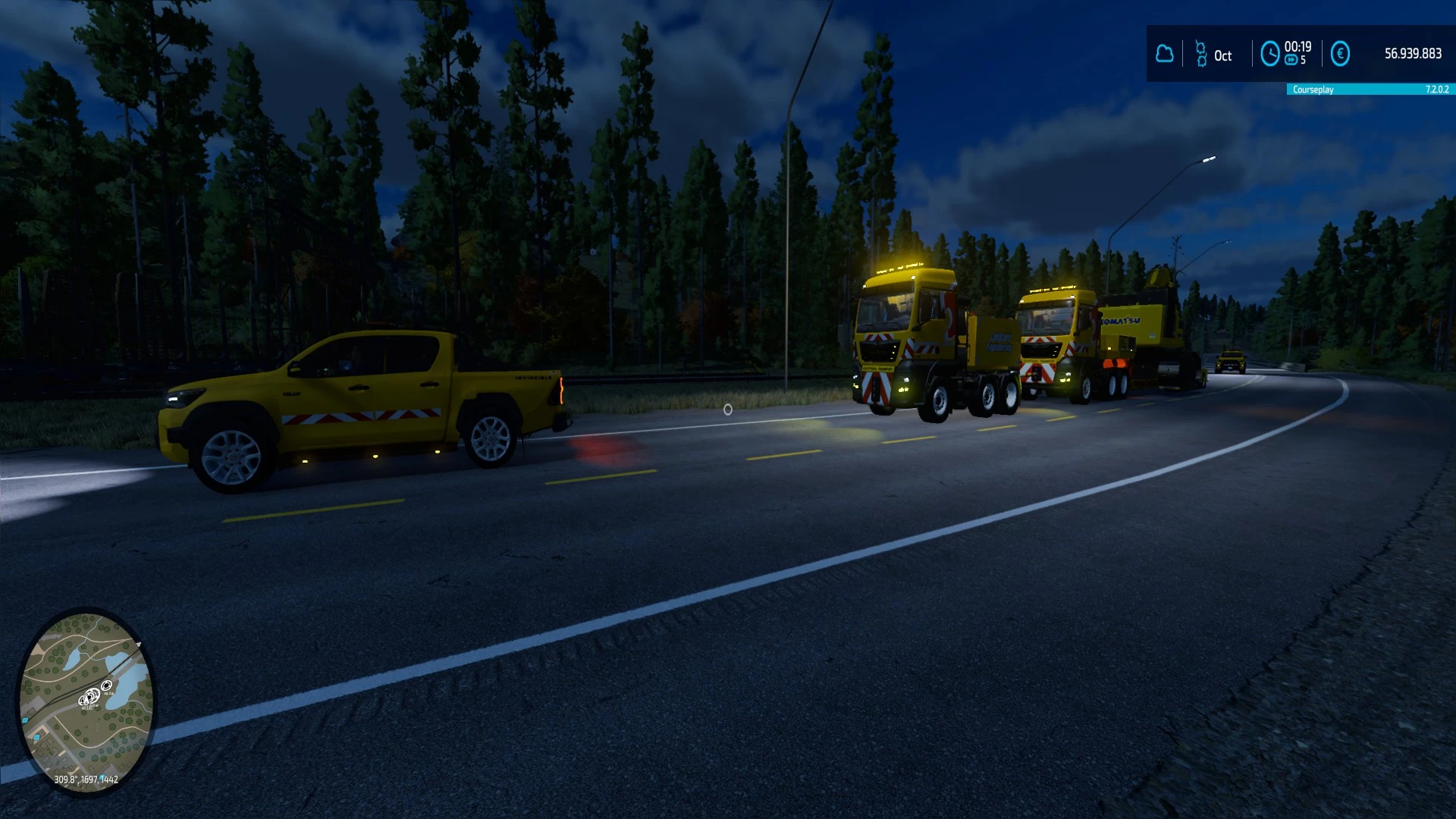Click the falling leaves season icon
1456x819 pixels.
[x=1201, y=53]
